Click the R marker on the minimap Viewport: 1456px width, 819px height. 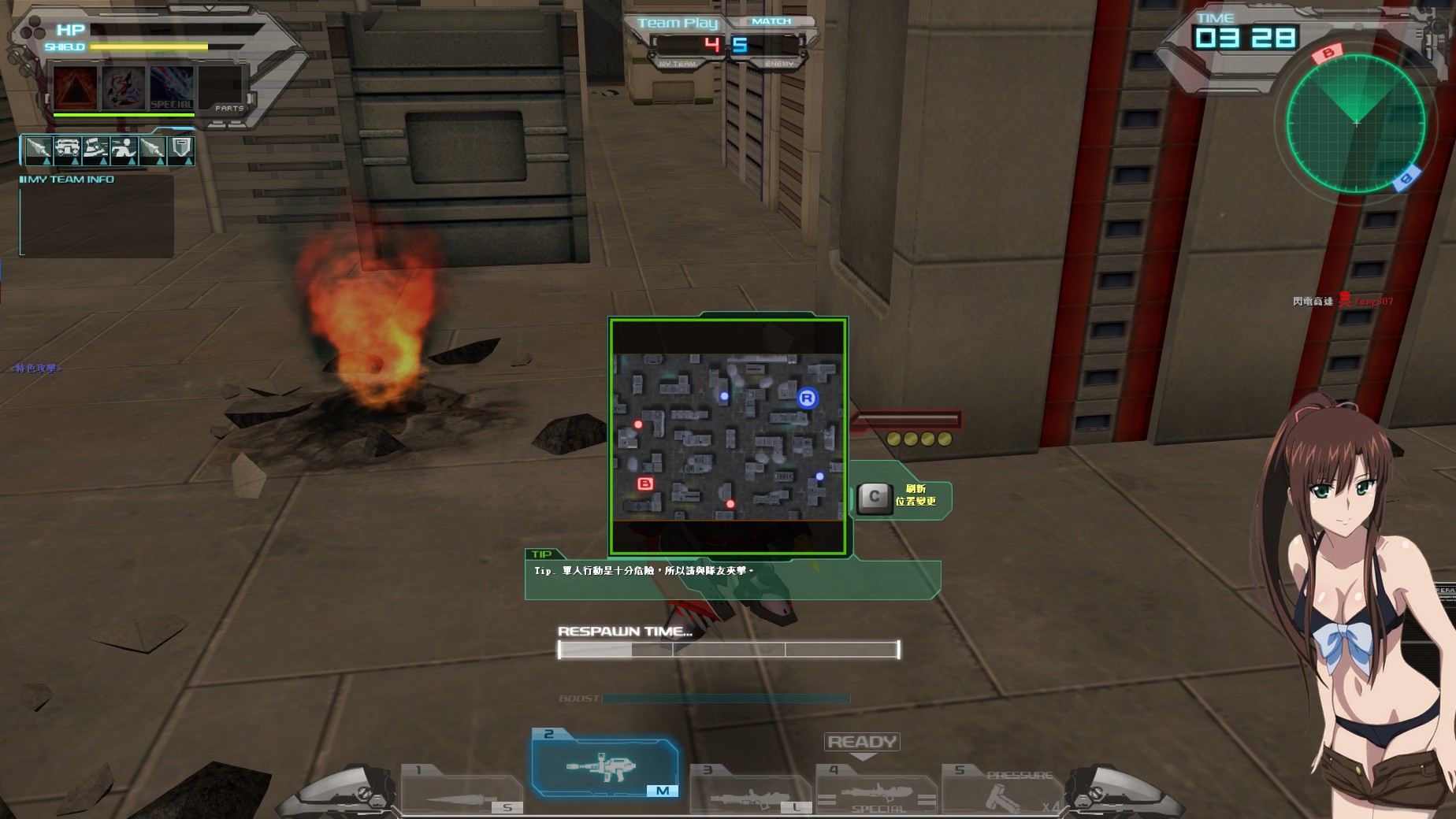[x=806, y=400]
